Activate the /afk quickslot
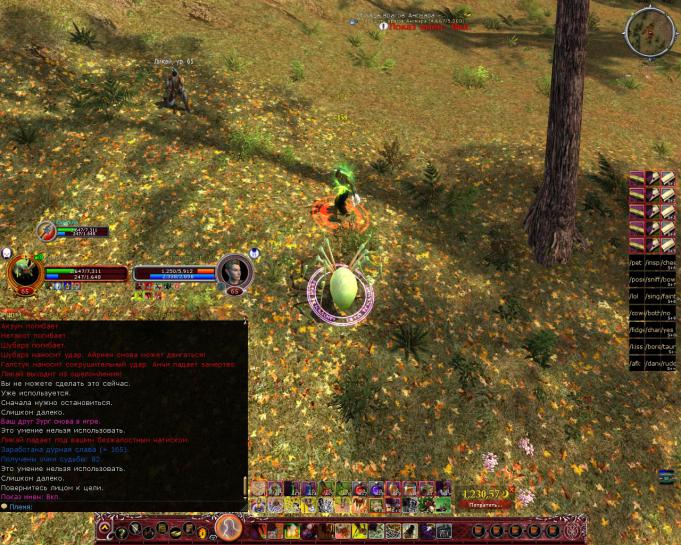 pyautogui.click(x=636, y=364)
